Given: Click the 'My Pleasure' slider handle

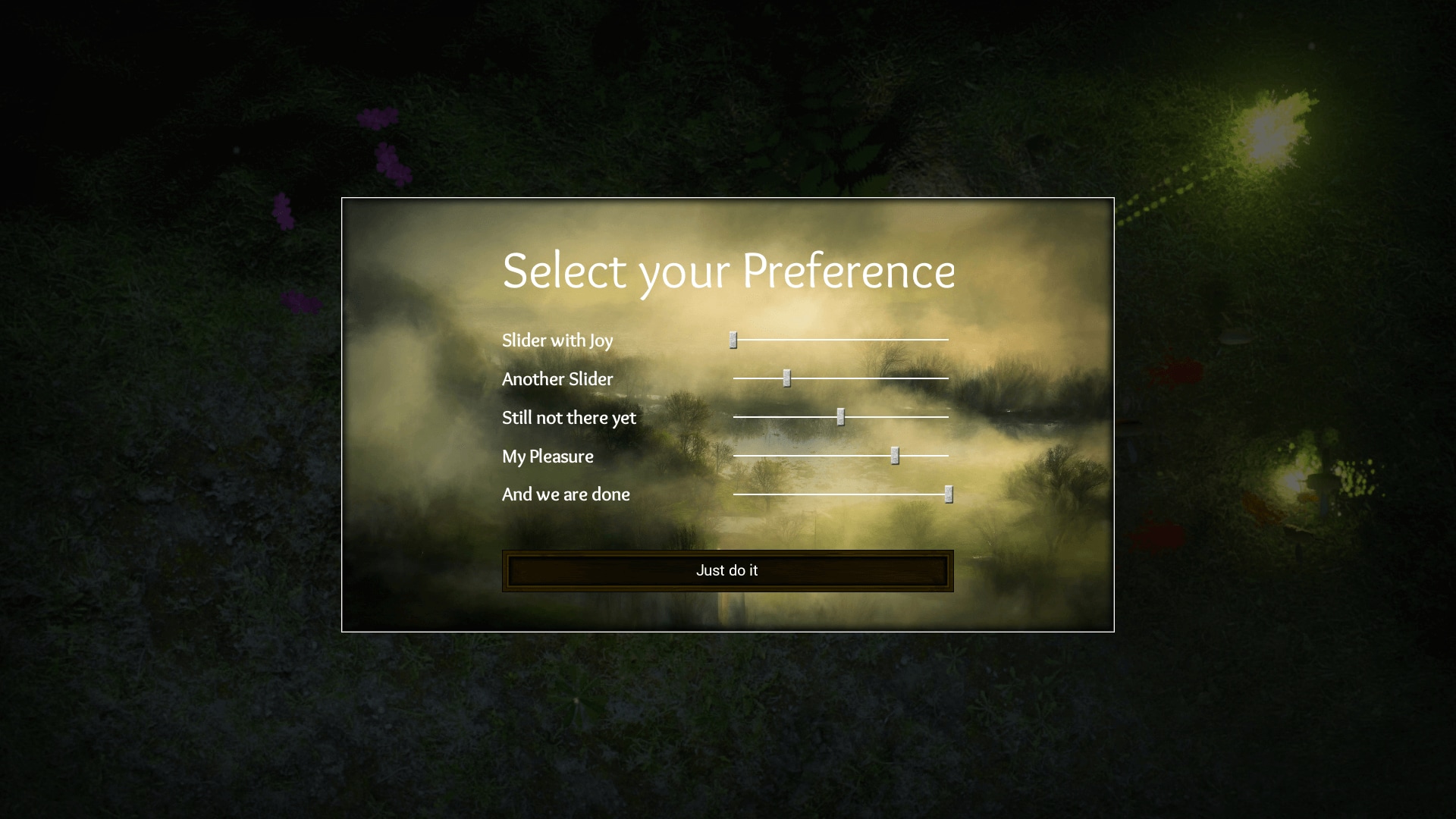Looking at the screenshot, I should tap(895, 455).
